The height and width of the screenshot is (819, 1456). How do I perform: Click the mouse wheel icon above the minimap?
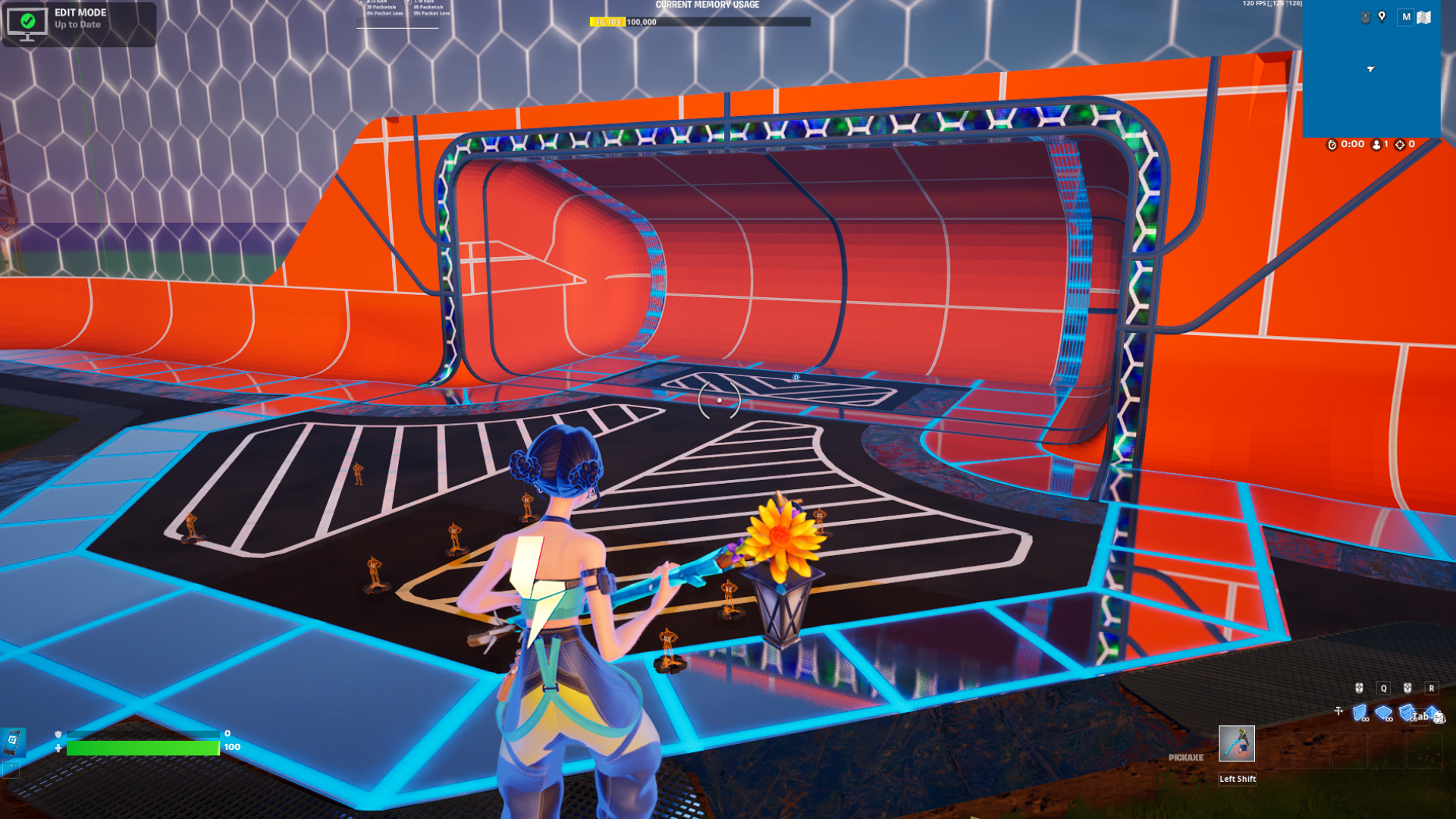[x=1365, y=16]
